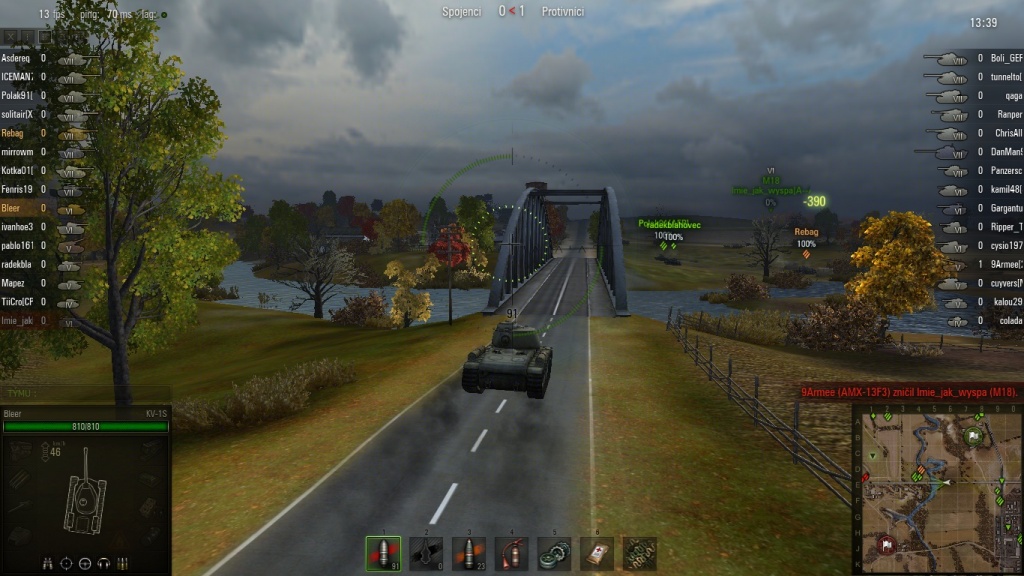Click the binoculars crew icon
This screenshot has height=576, width=1024.
[x=48, y=563]
